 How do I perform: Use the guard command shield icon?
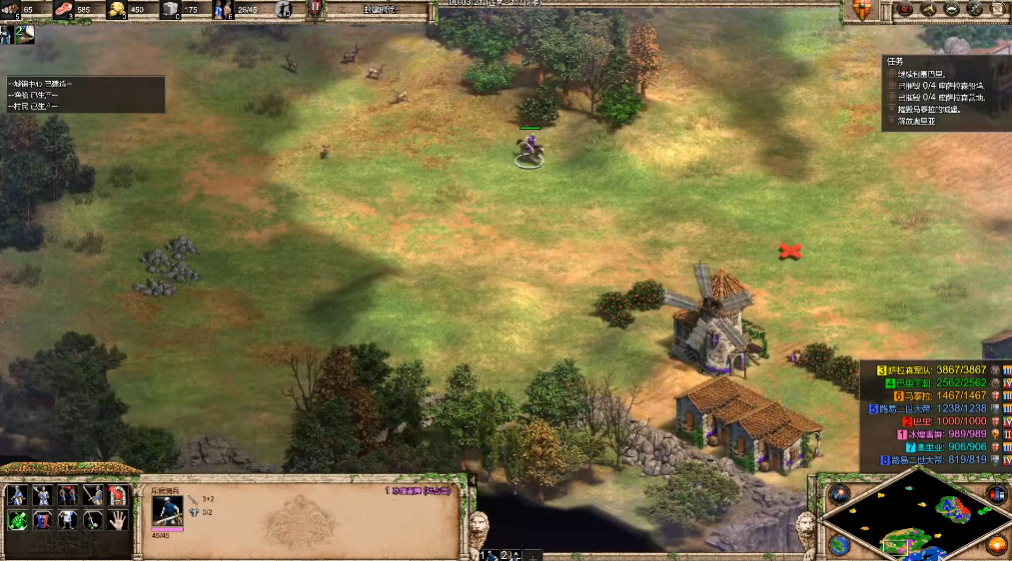tap(42, 520)
